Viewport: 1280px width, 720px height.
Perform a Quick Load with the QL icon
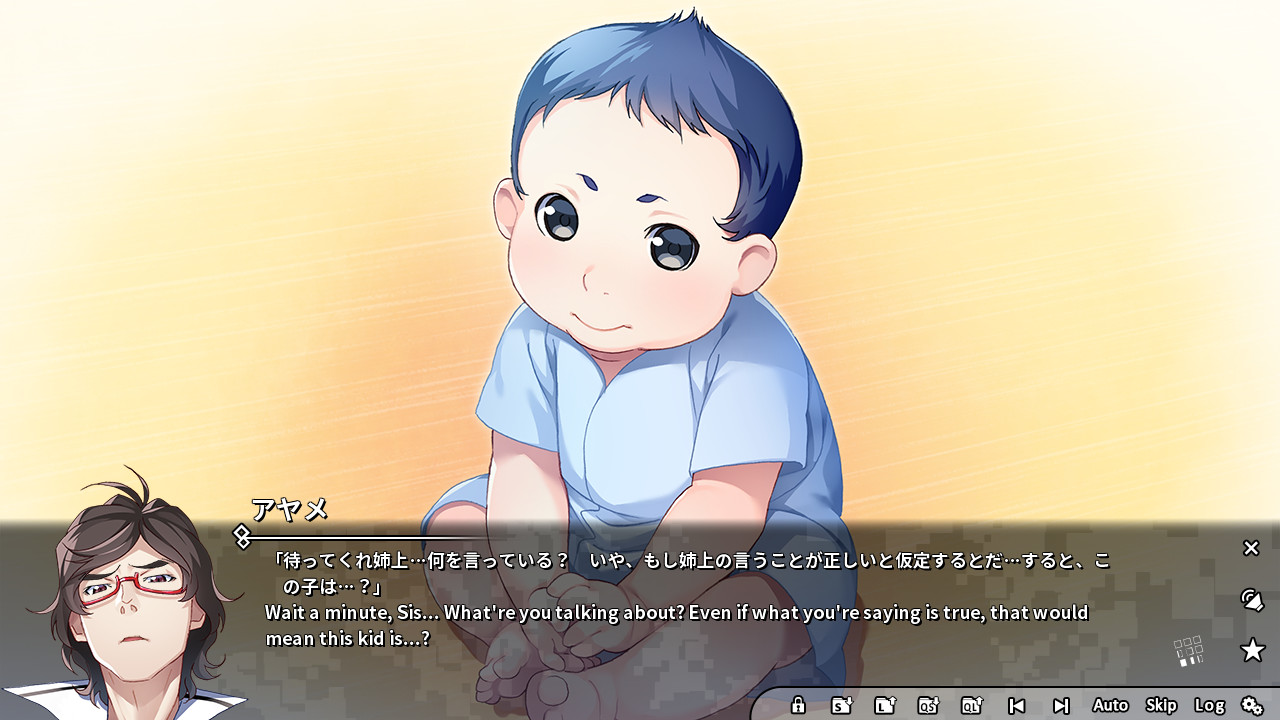(972, 704)
